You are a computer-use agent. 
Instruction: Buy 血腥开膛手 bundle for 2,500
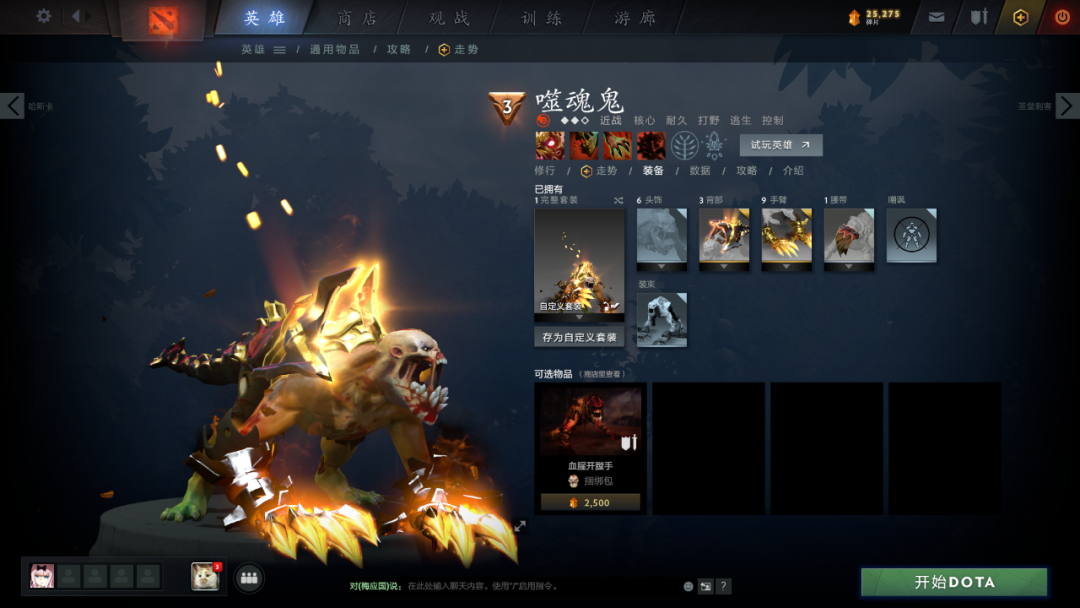[590, 502]
